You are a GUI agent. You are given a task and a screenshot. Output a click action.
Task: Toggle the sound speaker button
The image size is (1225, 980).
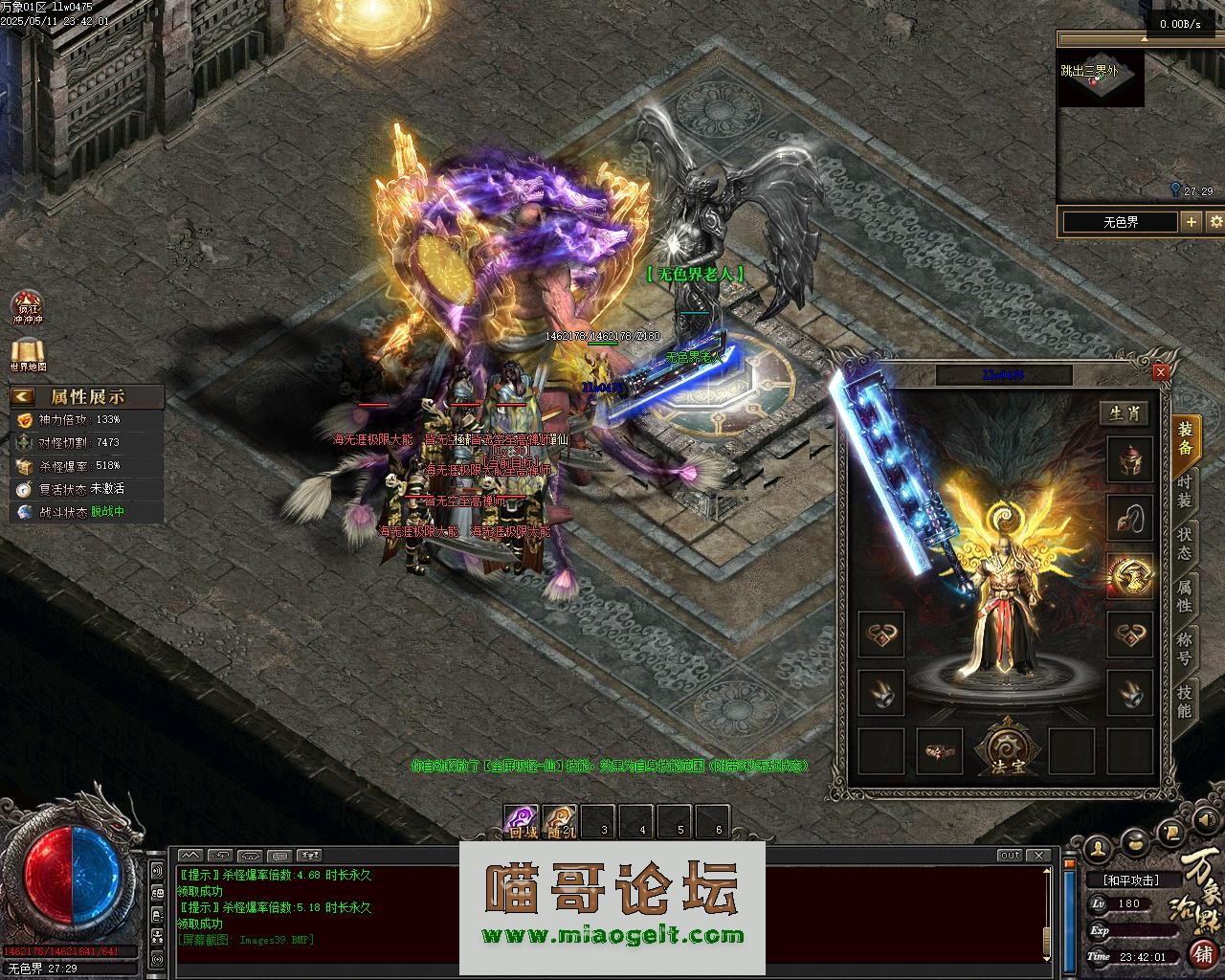tap(158, 870)
